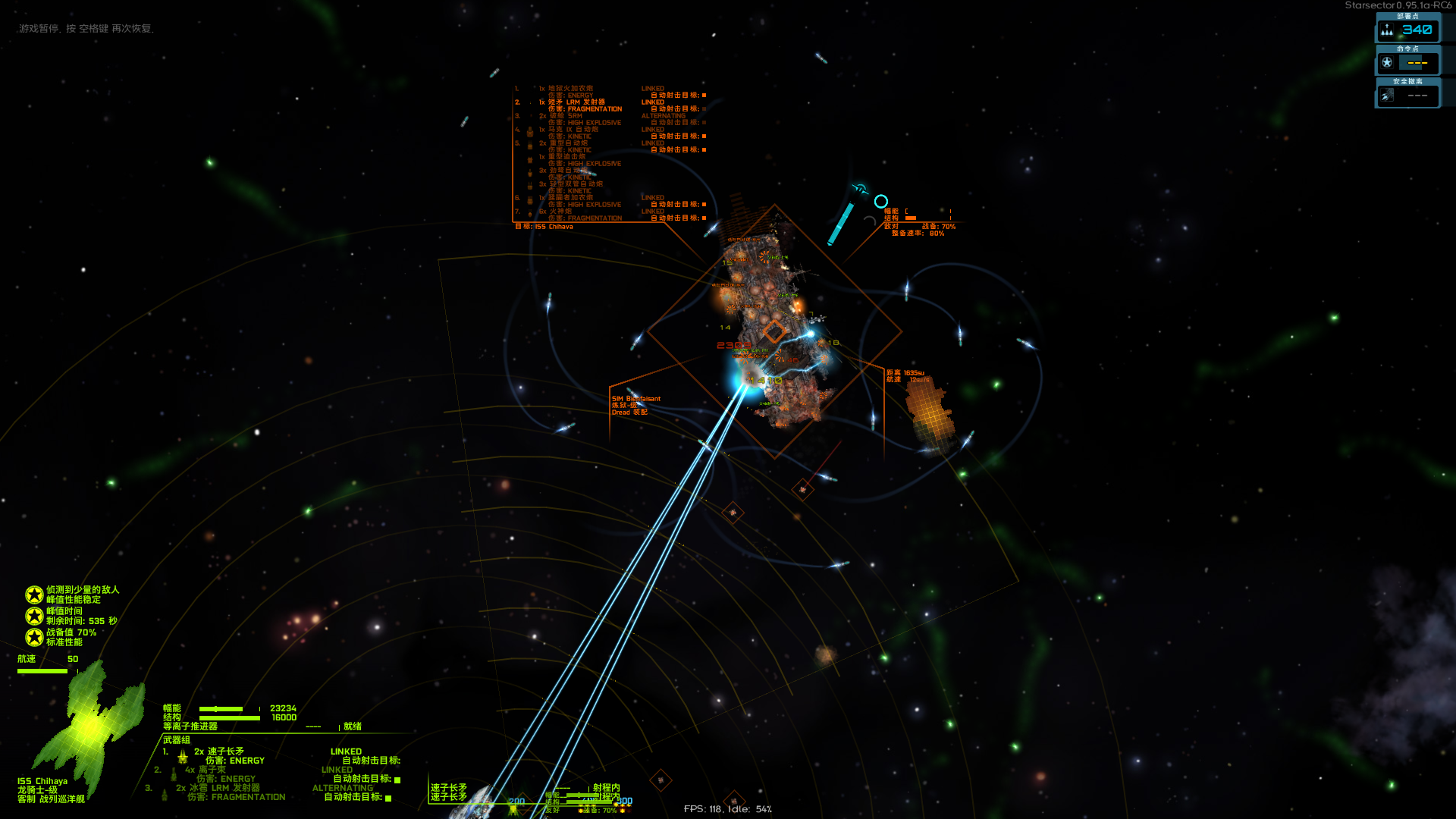Toggle autofire on the 冰雹 LRM group

[x=388, y=798]
